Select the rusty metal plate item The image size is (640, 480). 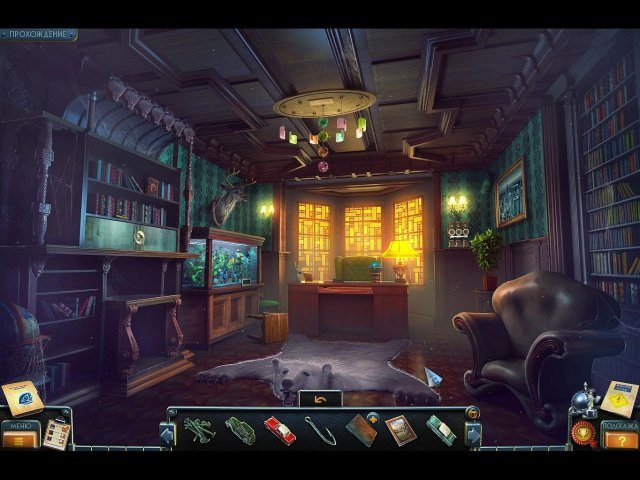360,430
